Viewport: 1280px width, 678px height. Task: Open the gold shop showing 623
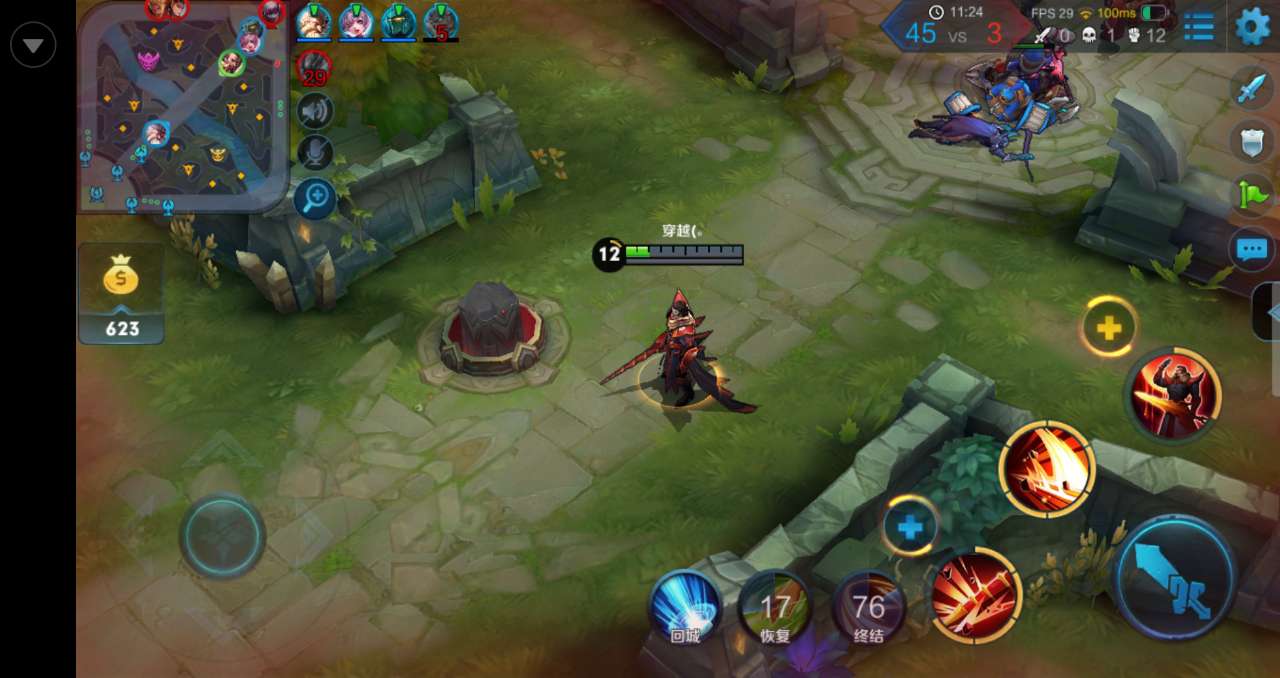tap(121, 294)
